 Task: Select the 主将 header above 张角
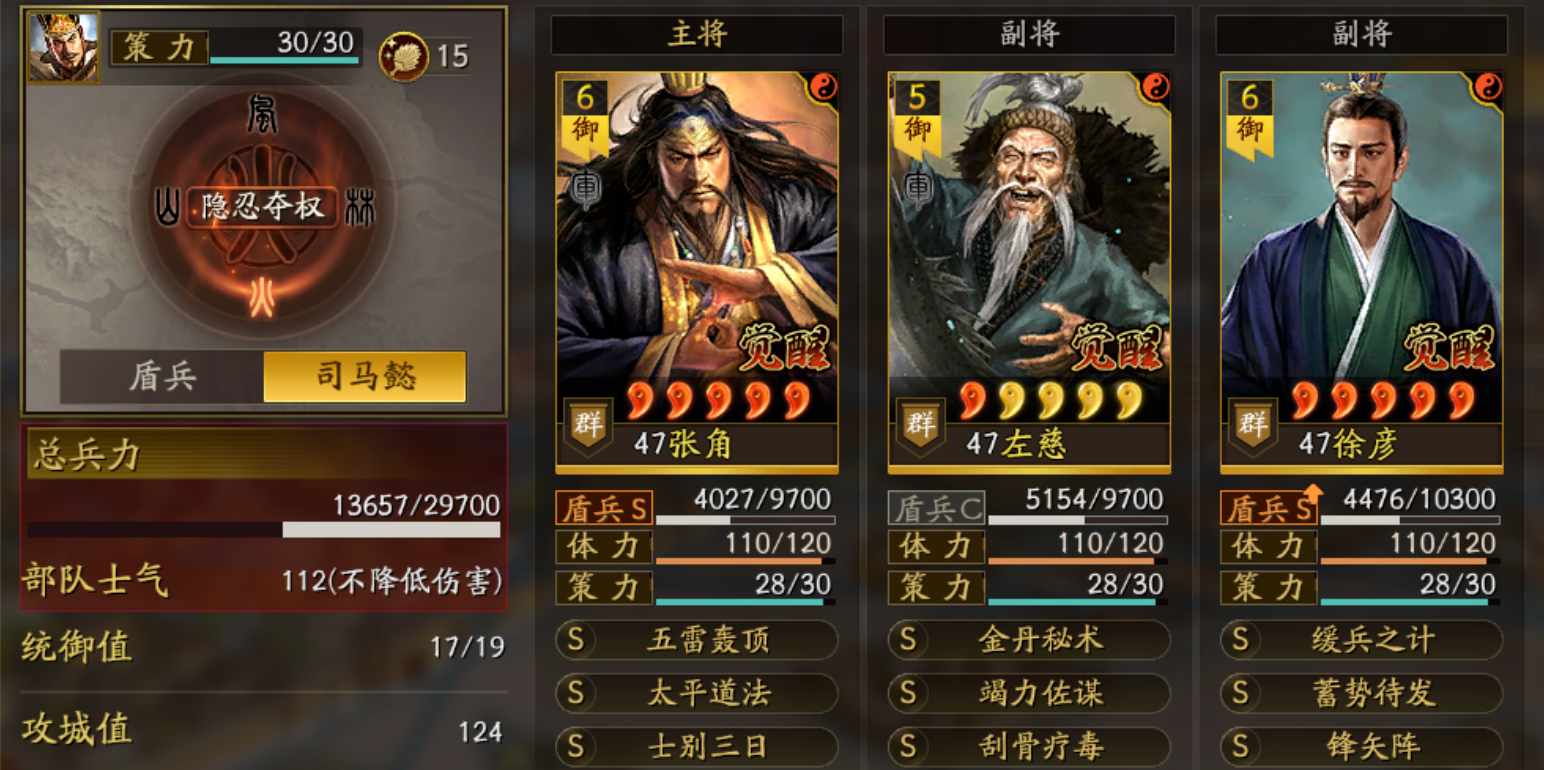point(697,34)
